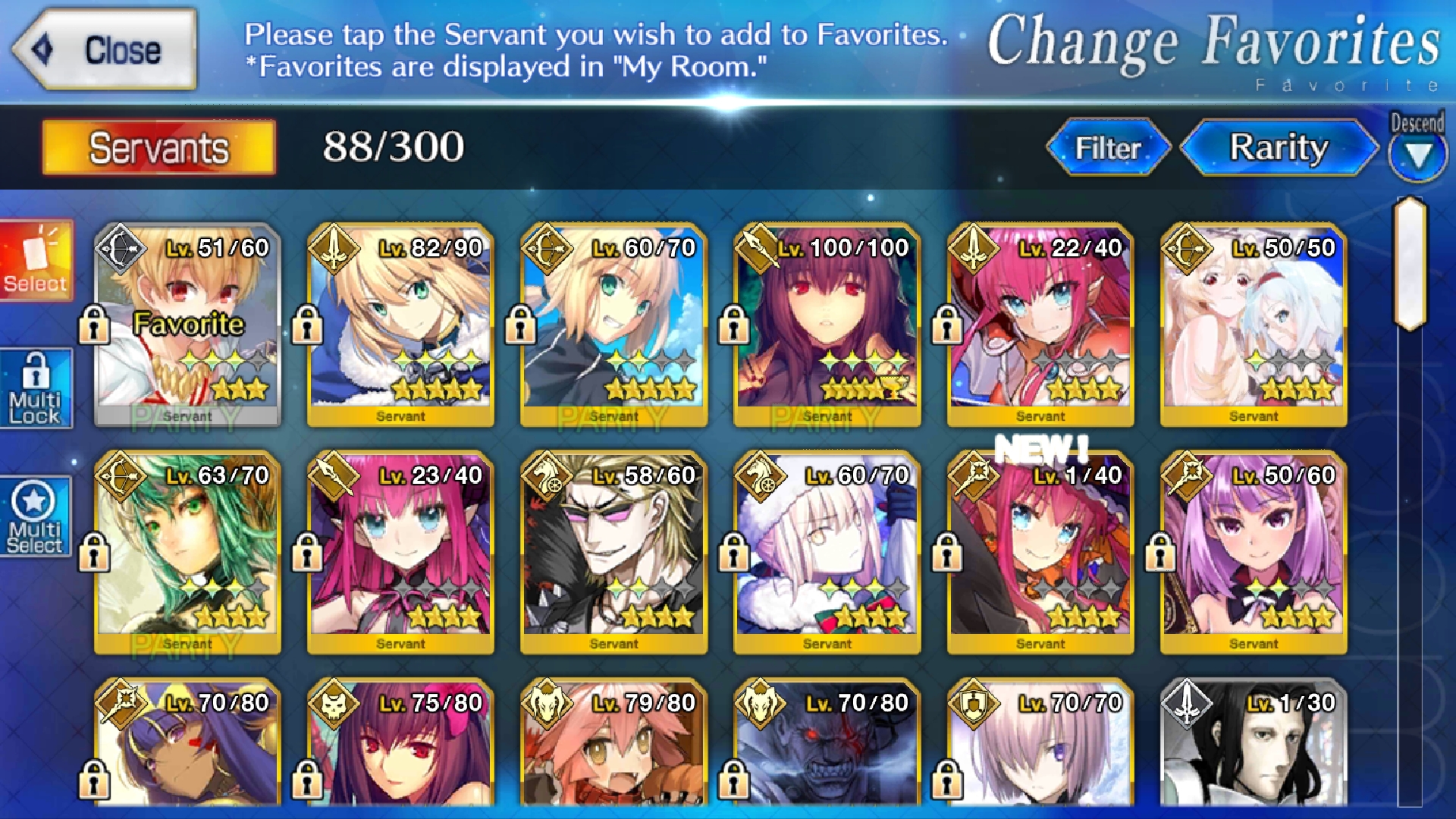Select the Lv. 51/60 Favorite servant card

187,325
